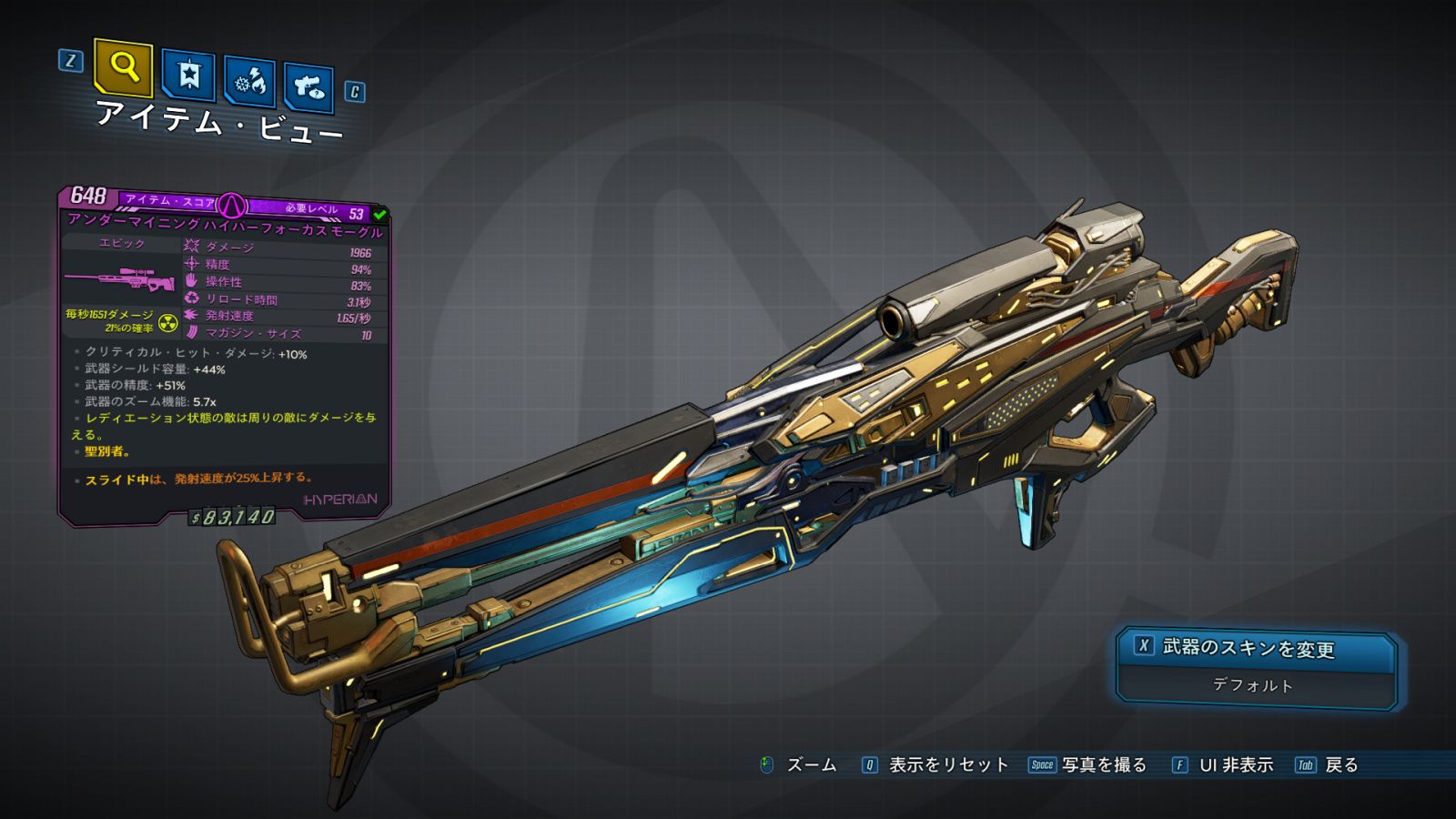1456x819 pixels.
Task: Take a photo with 写真を撮る
Action: coord(1103,765)
